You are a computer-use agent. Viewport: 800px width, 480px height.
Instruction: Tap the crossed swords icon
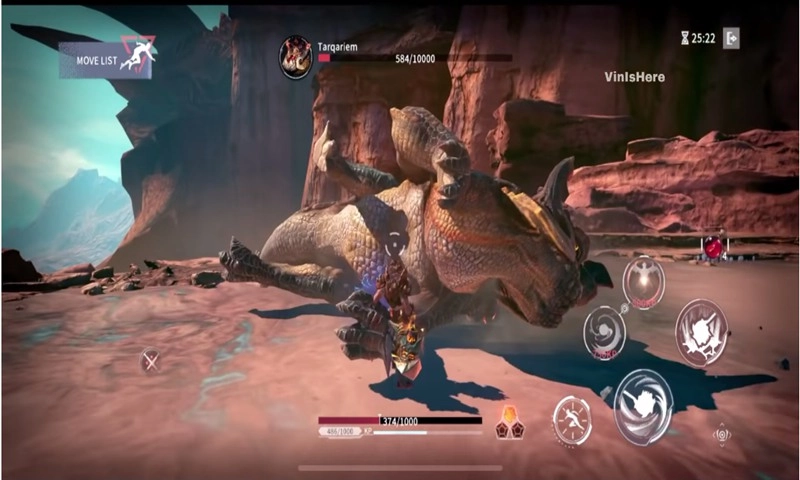pos(150,361)
